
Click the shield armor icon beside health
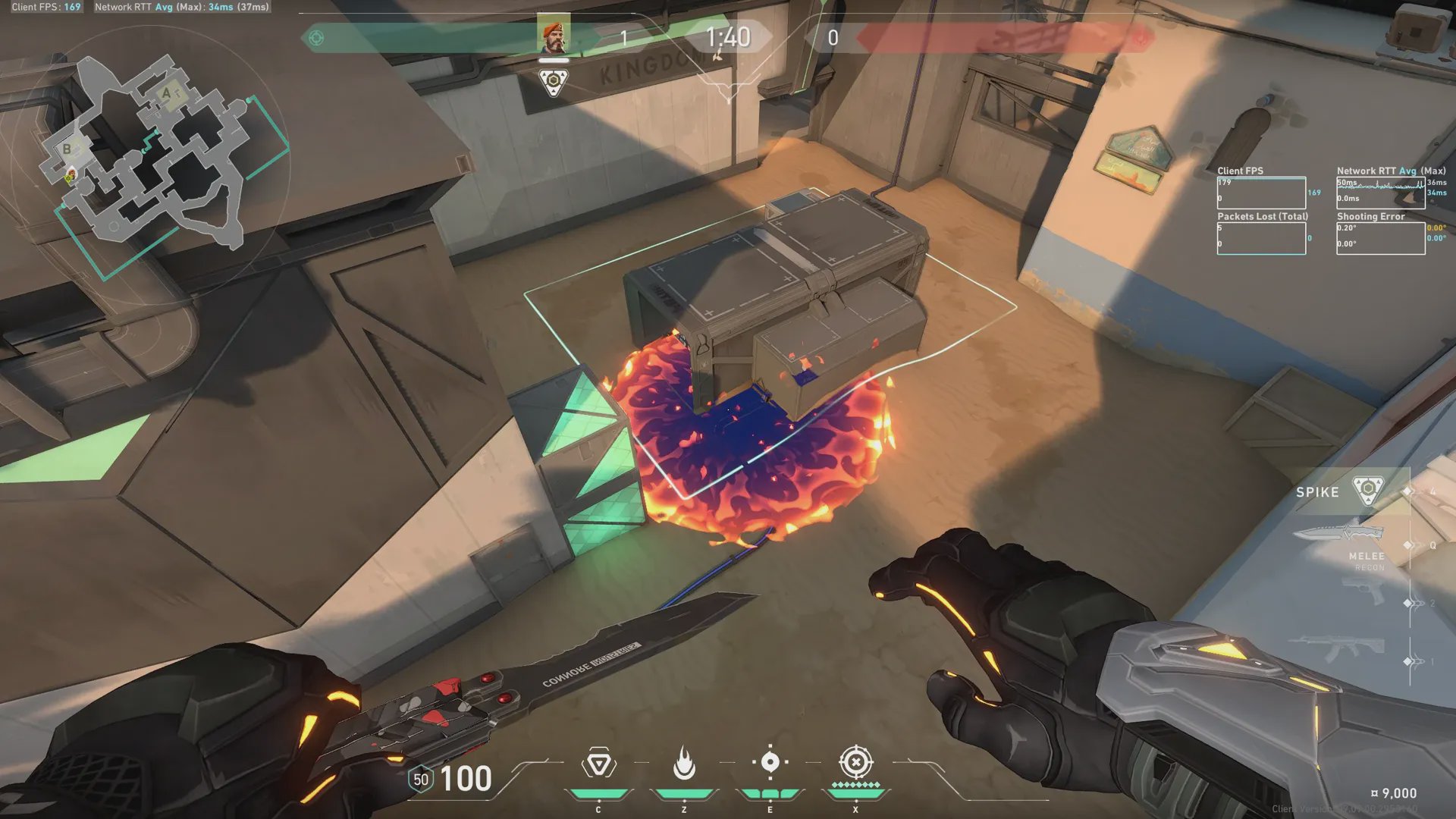click(x=421, y=780)
